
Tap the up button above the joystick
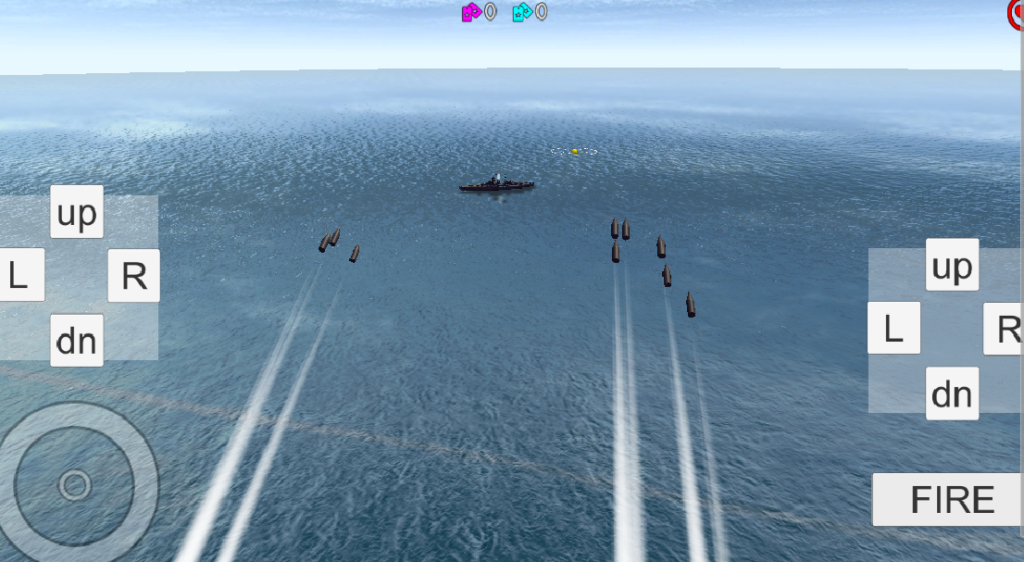[77, 212]
